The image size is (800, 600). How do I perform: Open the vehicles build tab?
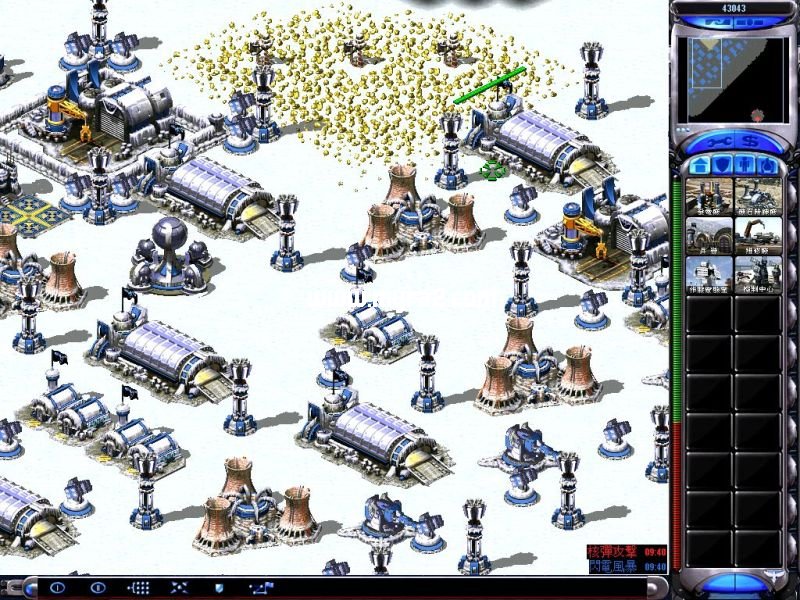(767, 164)
